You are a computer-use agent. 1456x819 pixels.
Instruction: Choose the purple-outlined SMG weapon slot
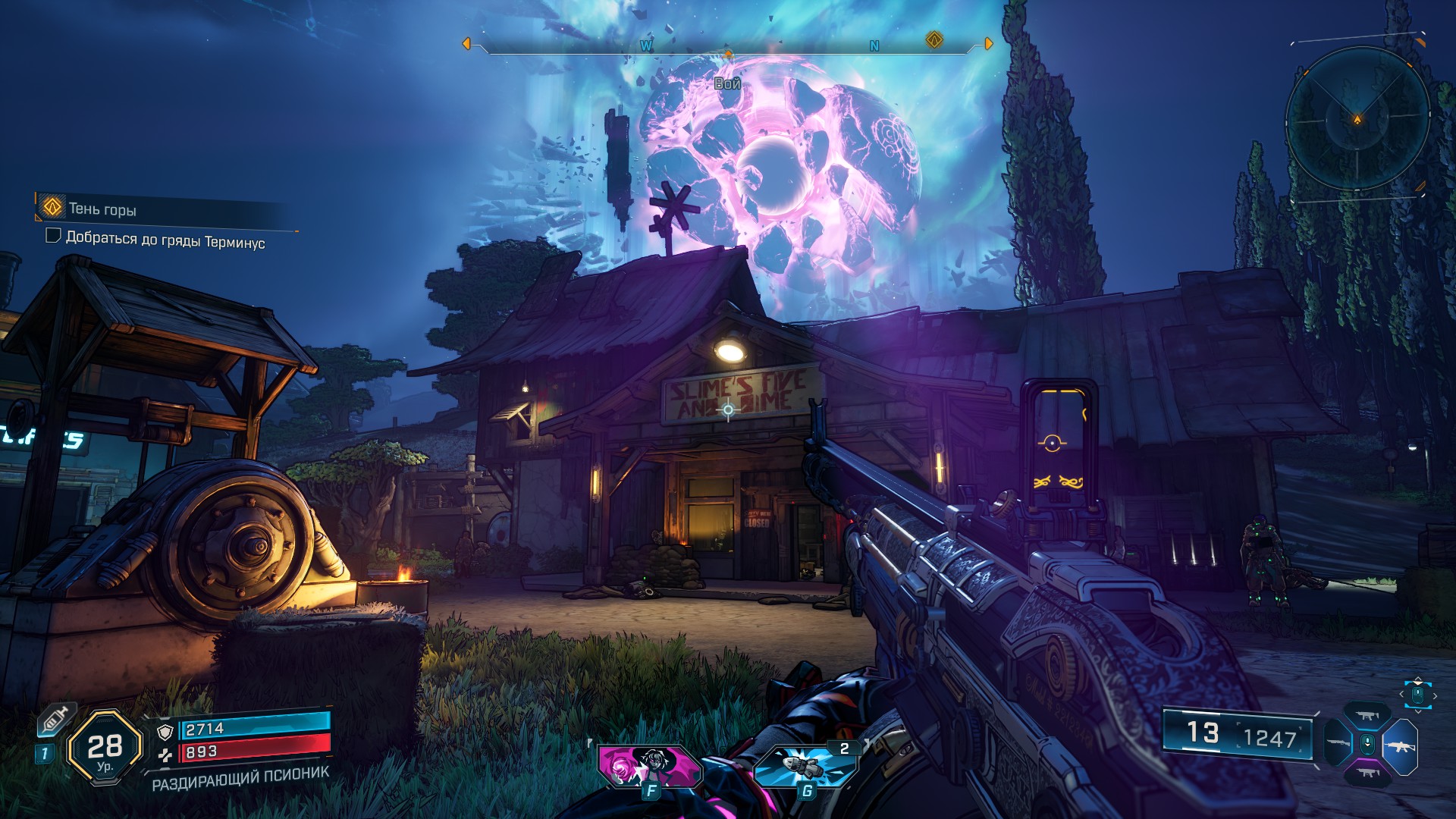click(1367, 773)
